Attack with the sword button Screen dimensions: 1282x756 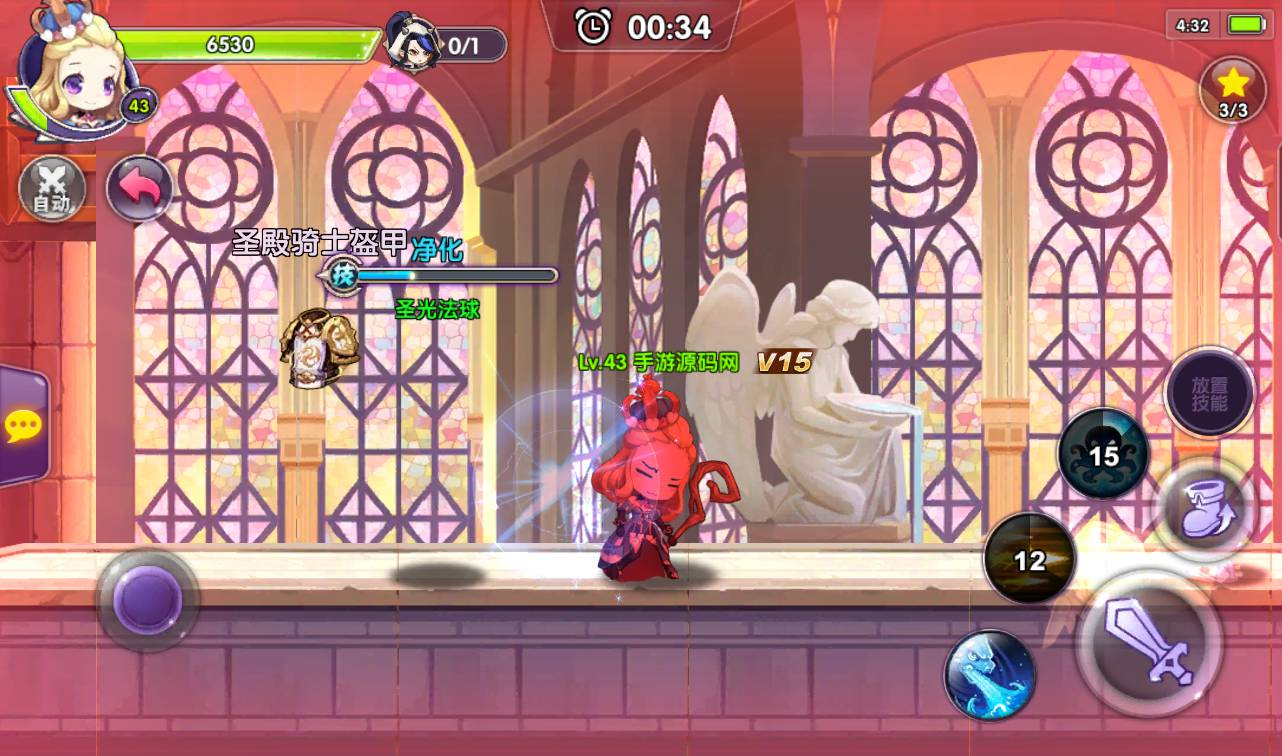click(1149, 641)
